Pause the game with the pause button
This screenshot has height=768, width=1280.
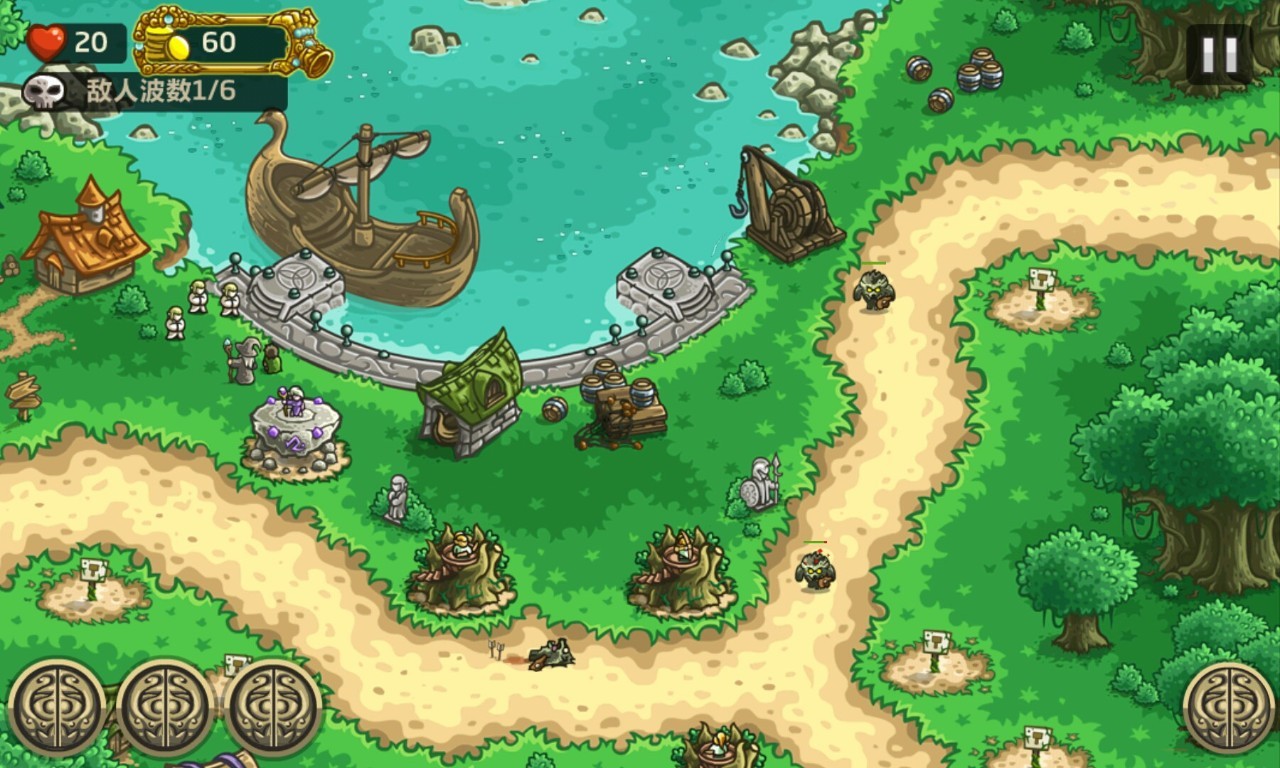(x=1219, y=54)
